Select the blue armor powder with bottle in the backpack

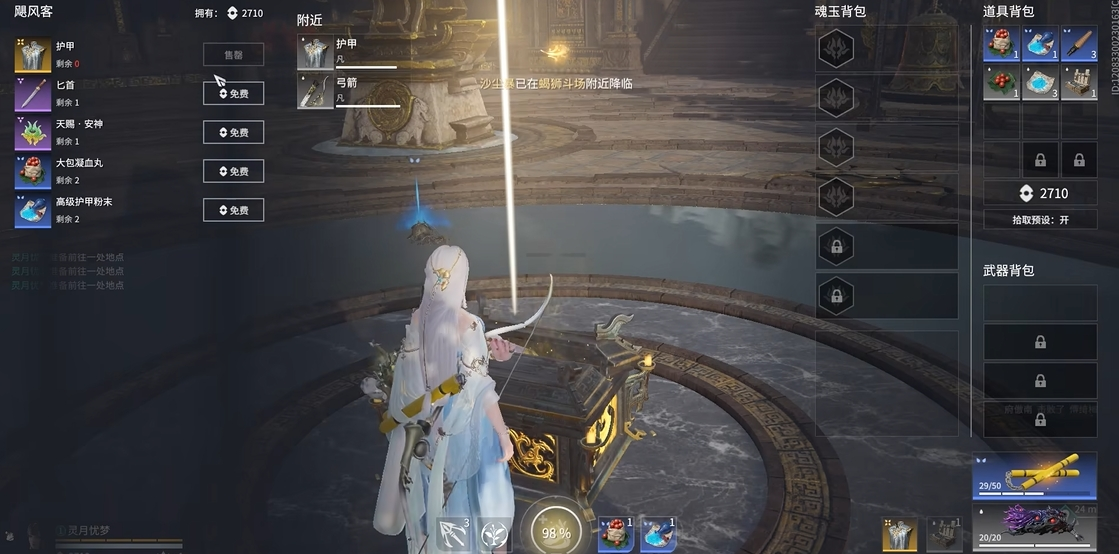click(x=1040, y=44)
